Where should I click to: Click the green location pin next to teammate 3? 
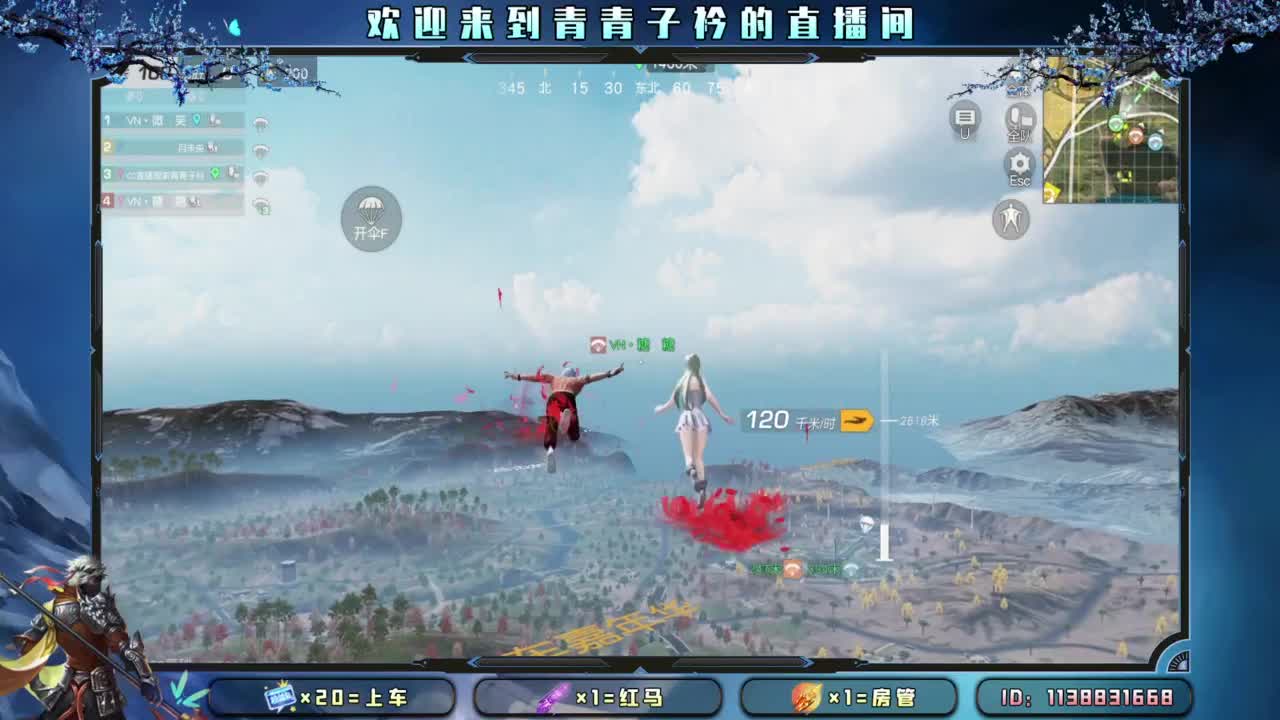215,173
